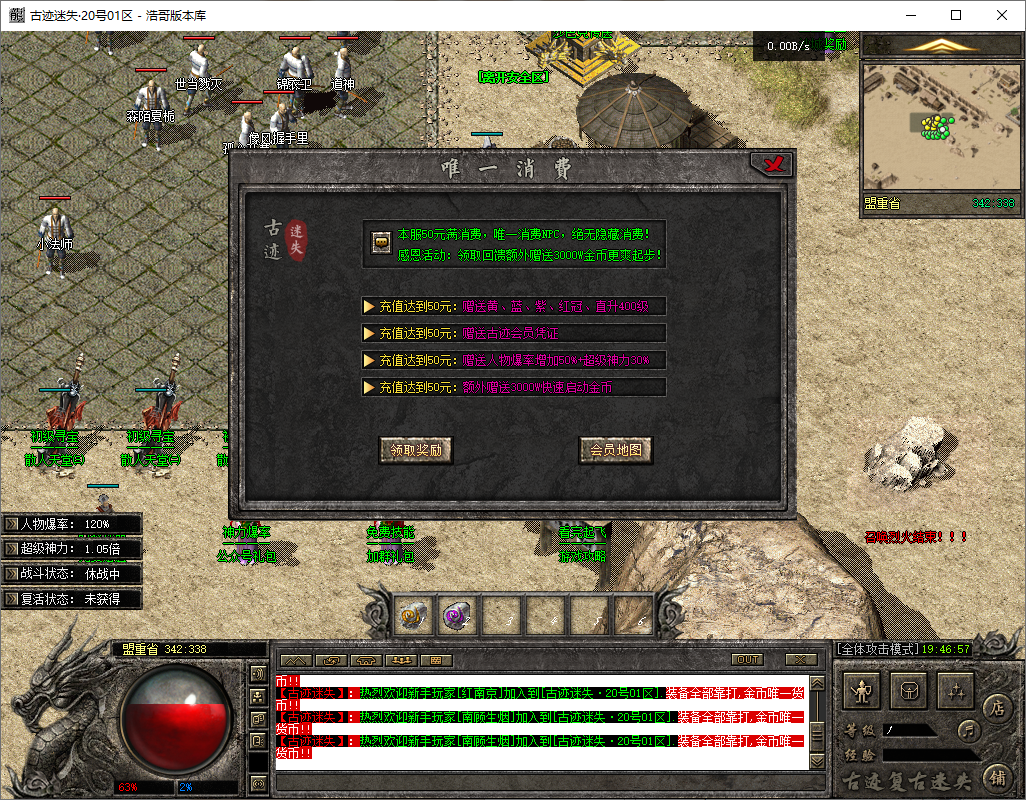This screenshot has width=1026, height=800.
Task: Open the 会员地图 member map
Action: pos(616,450)
